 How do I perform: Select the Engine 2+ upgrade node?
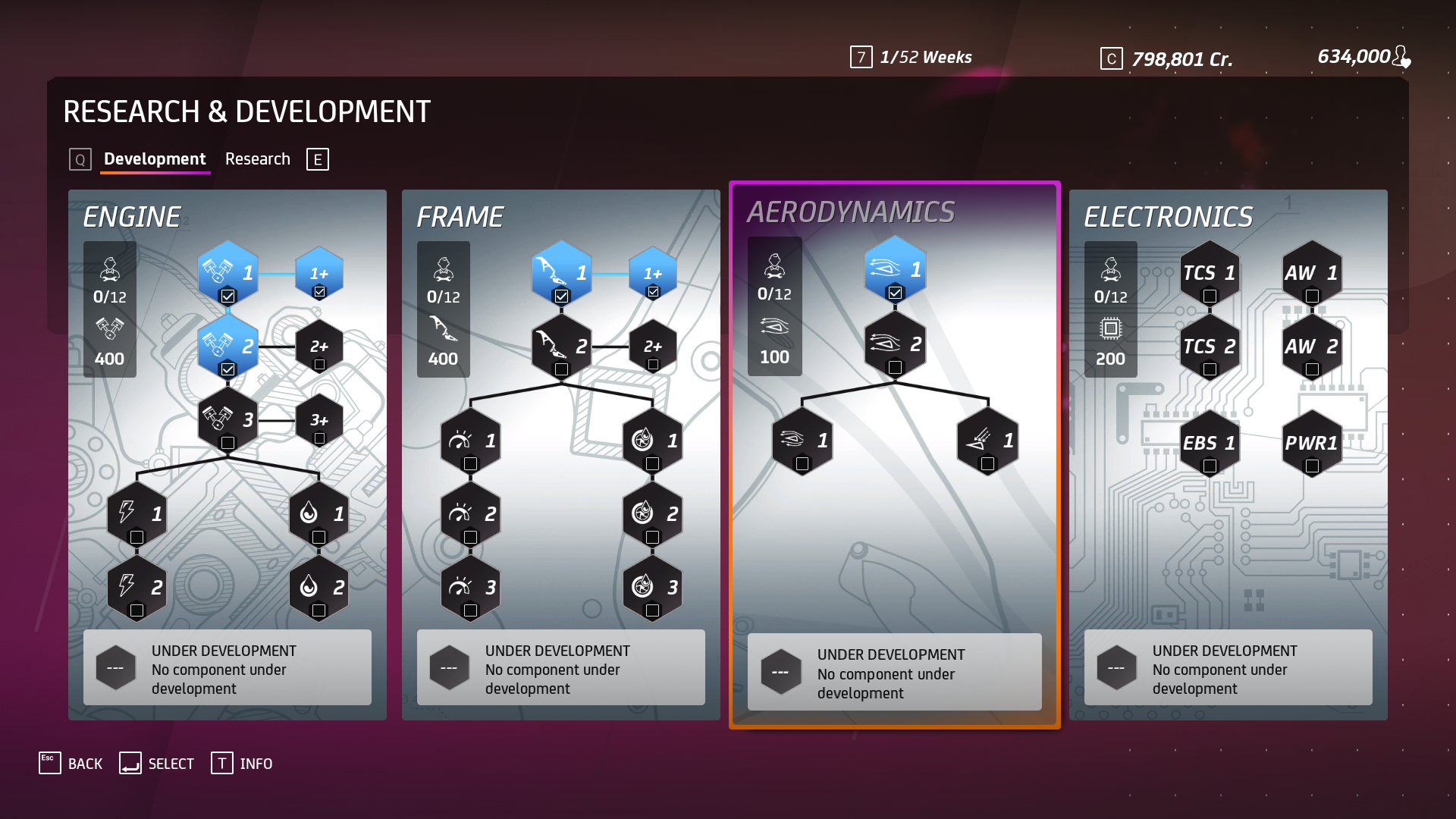pyautogui.click(x=319, y=348)
